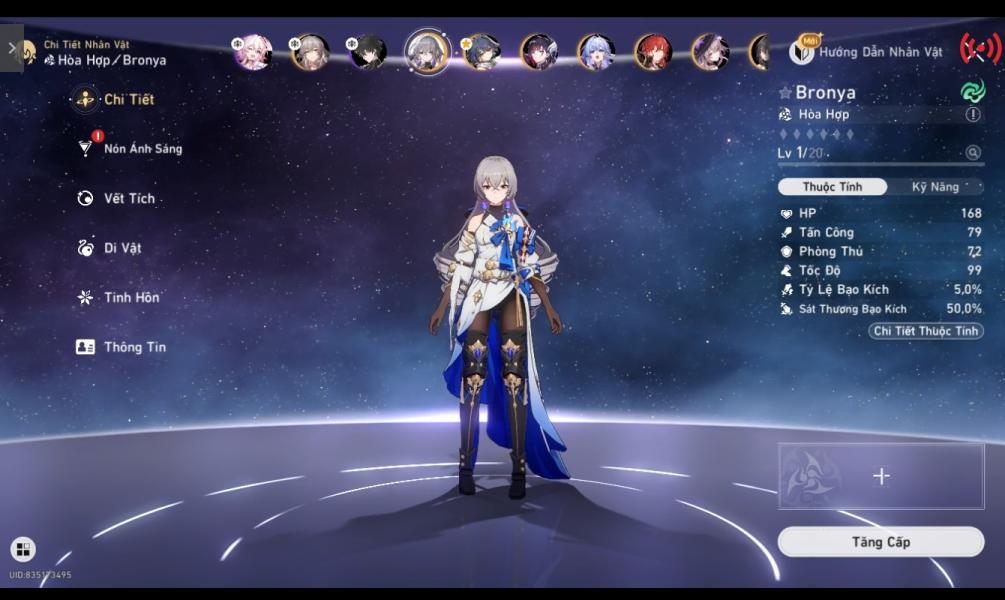Open Hướng Dẫn Nhân Vật character guide
Image resolution: width=1005 pixels, height=600 pixels.
[x=867, y=51]
